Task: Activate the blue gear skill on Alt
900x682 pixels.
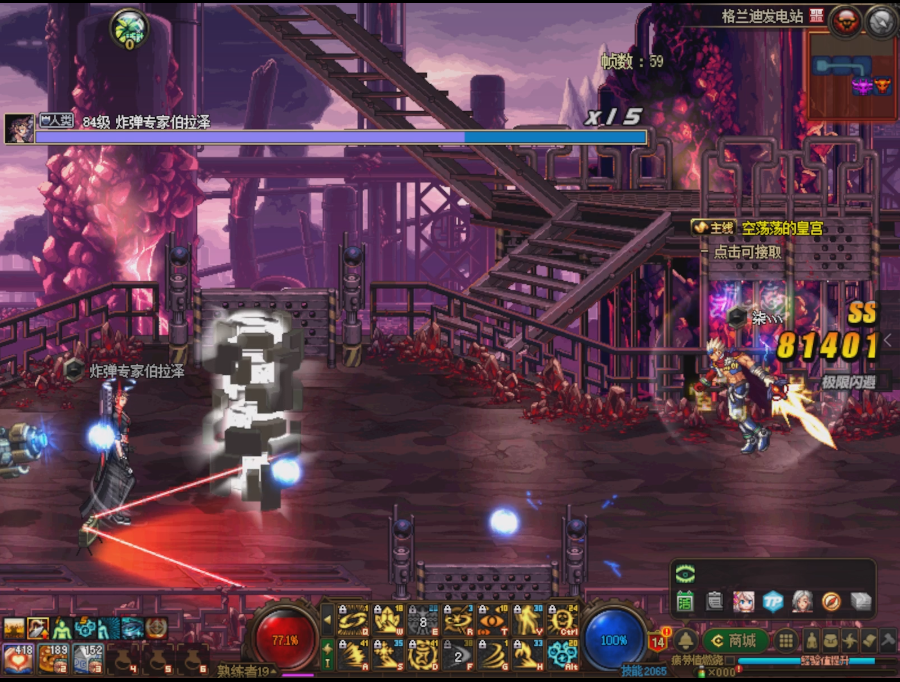Action: (564, 656)
